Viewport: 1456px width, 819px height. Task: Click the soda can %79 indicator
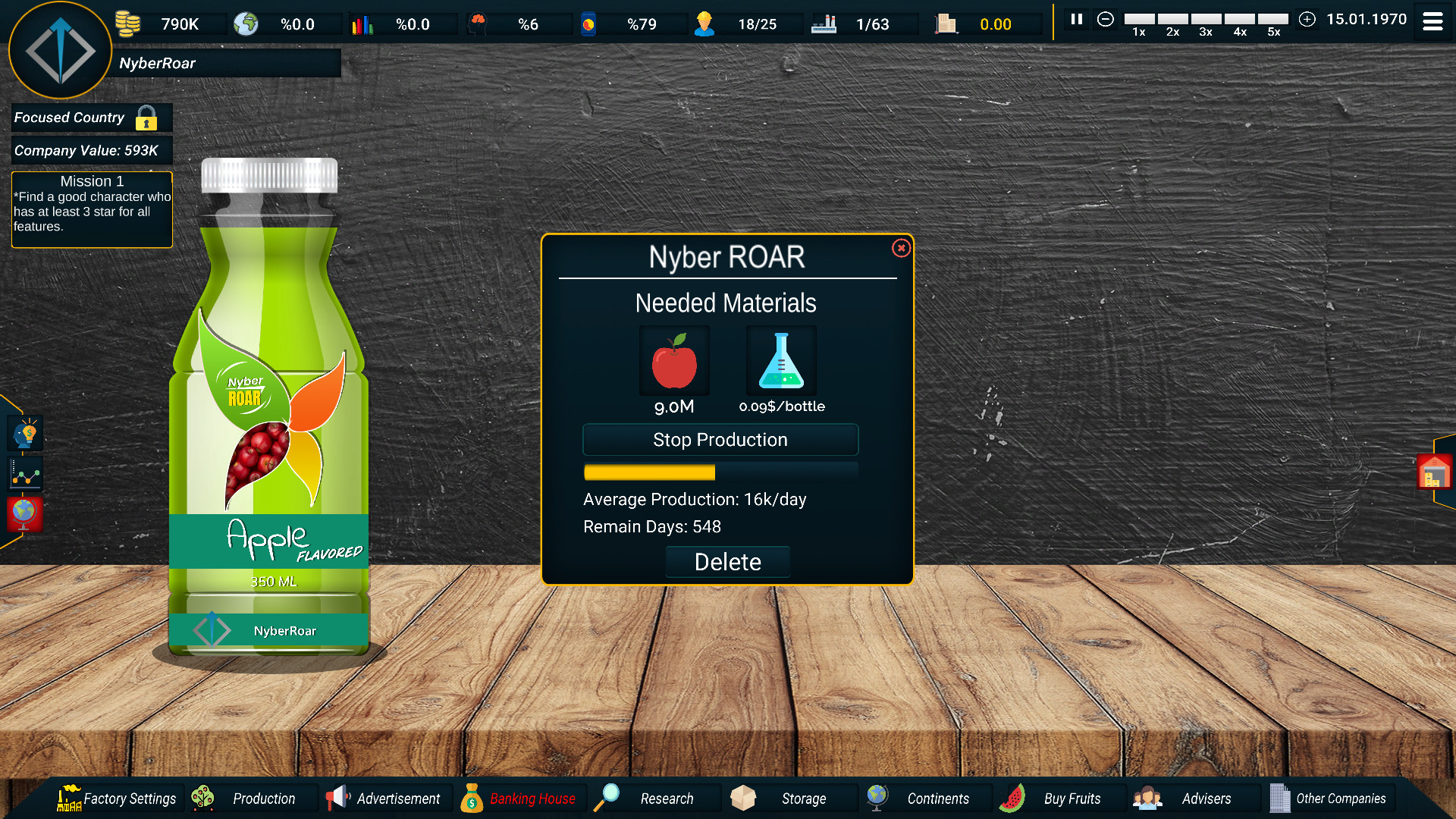click(x=587, y=23)
